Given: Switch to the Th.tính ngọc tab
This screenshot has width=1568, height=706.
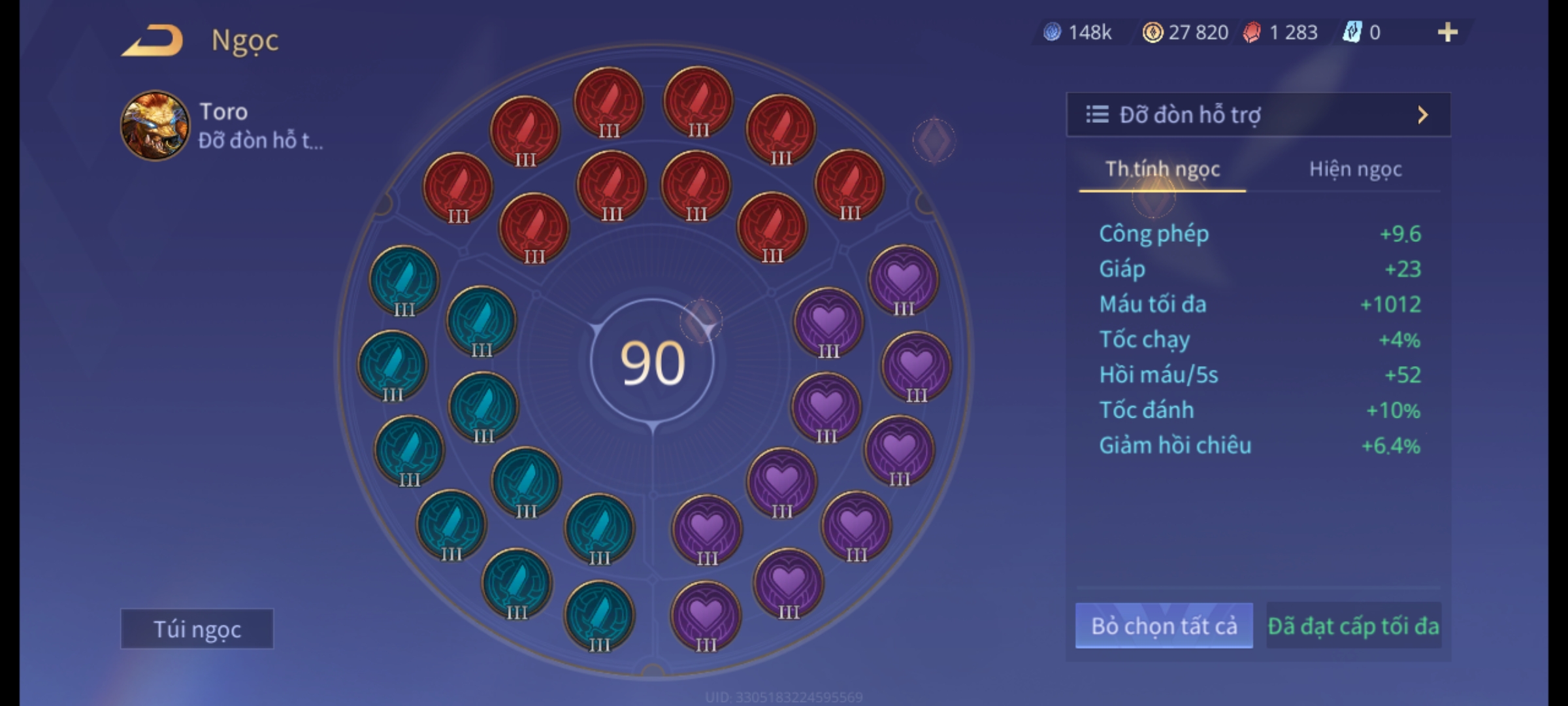Looking at the screenshot, I should click(1162, 169).
